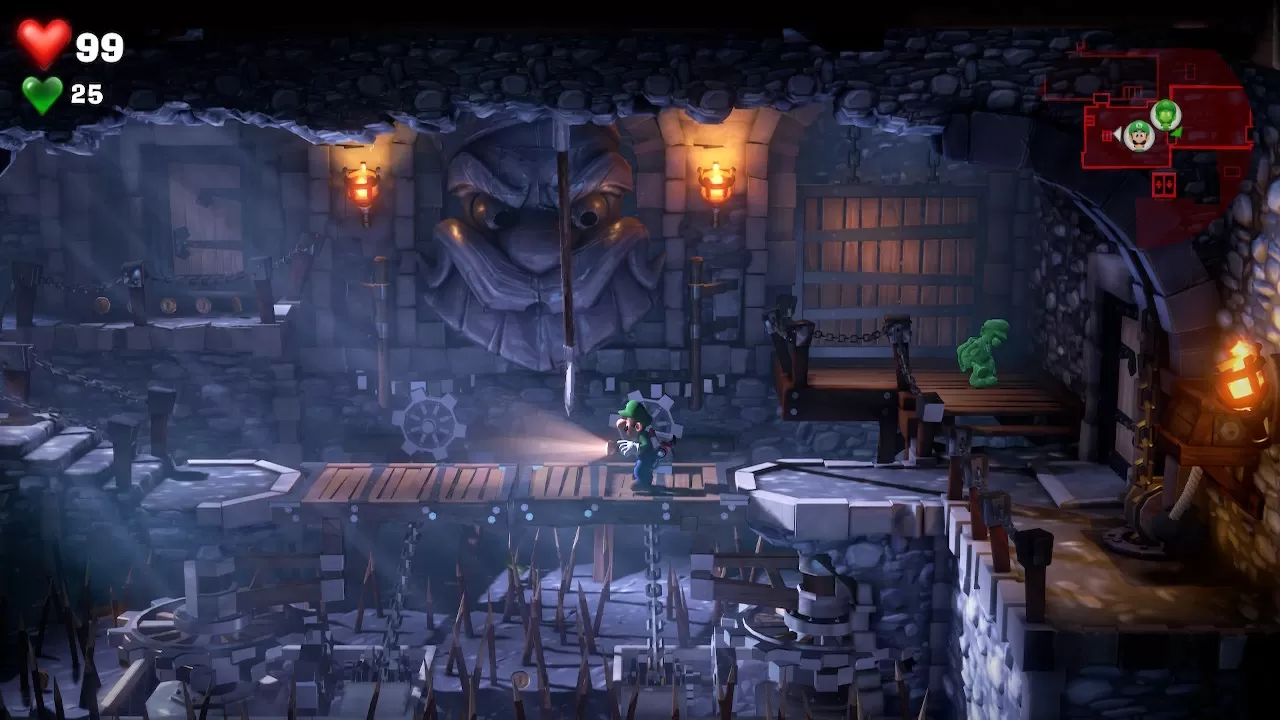The width and height of the screenshot is (1280, 720).
Task: Click Luigi's face marker on the minimap
Action: (1139, 133)
